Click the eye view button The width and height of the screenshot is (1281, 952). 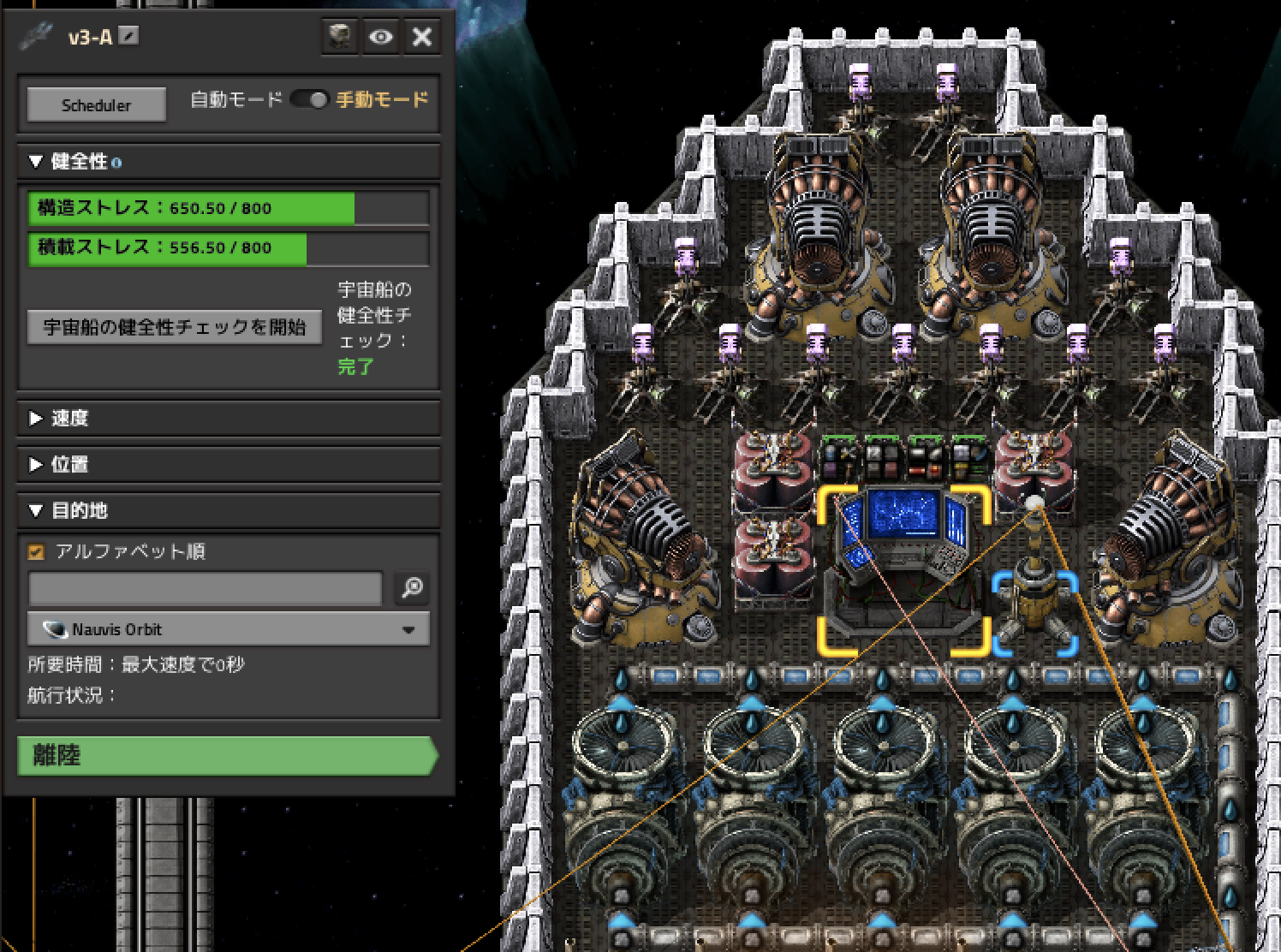(381, 37)
